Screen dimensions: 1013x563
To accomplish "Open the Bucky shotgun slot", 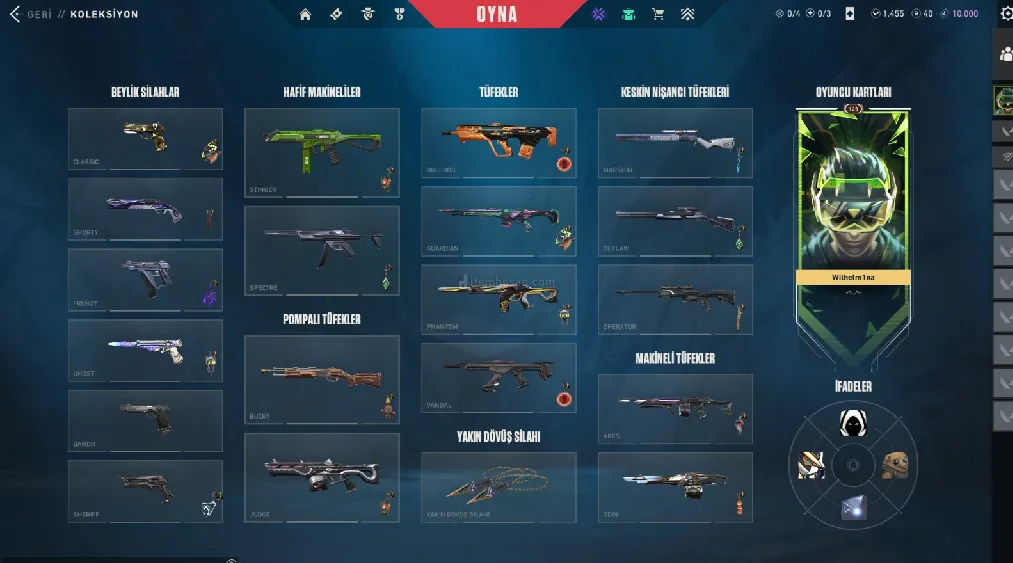I will 321,379.
